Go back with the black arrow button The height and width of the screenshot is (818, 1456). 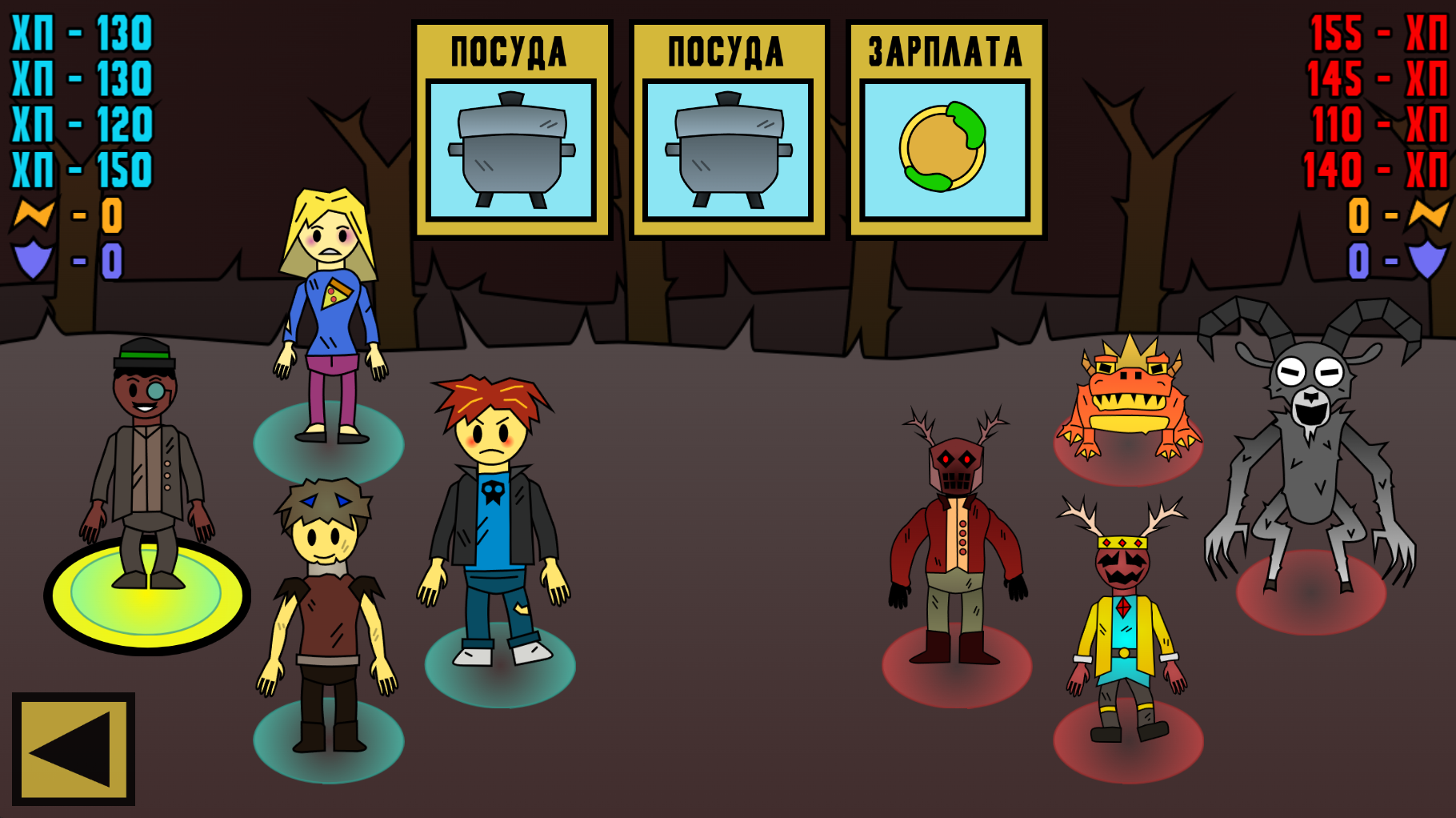pyautogui.click(x=73, y=749)
